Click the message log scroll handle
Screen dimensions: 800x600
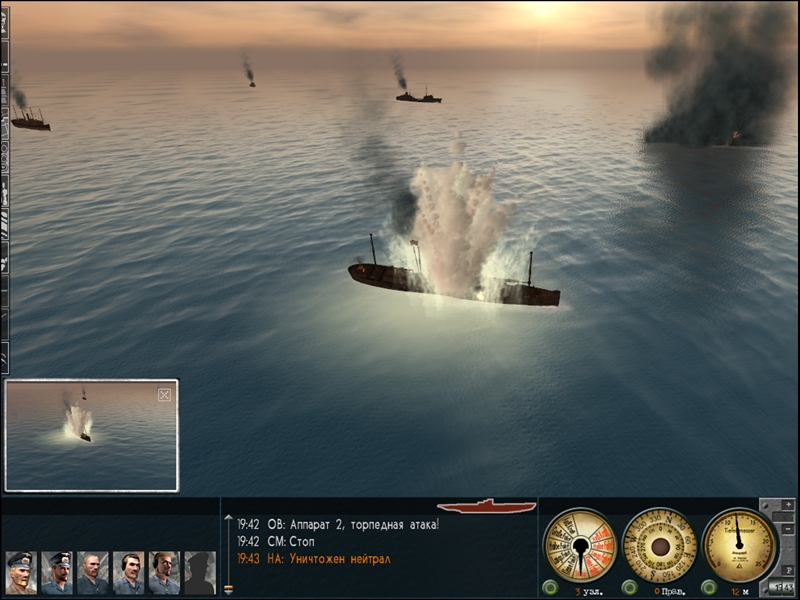pos(228,587)
